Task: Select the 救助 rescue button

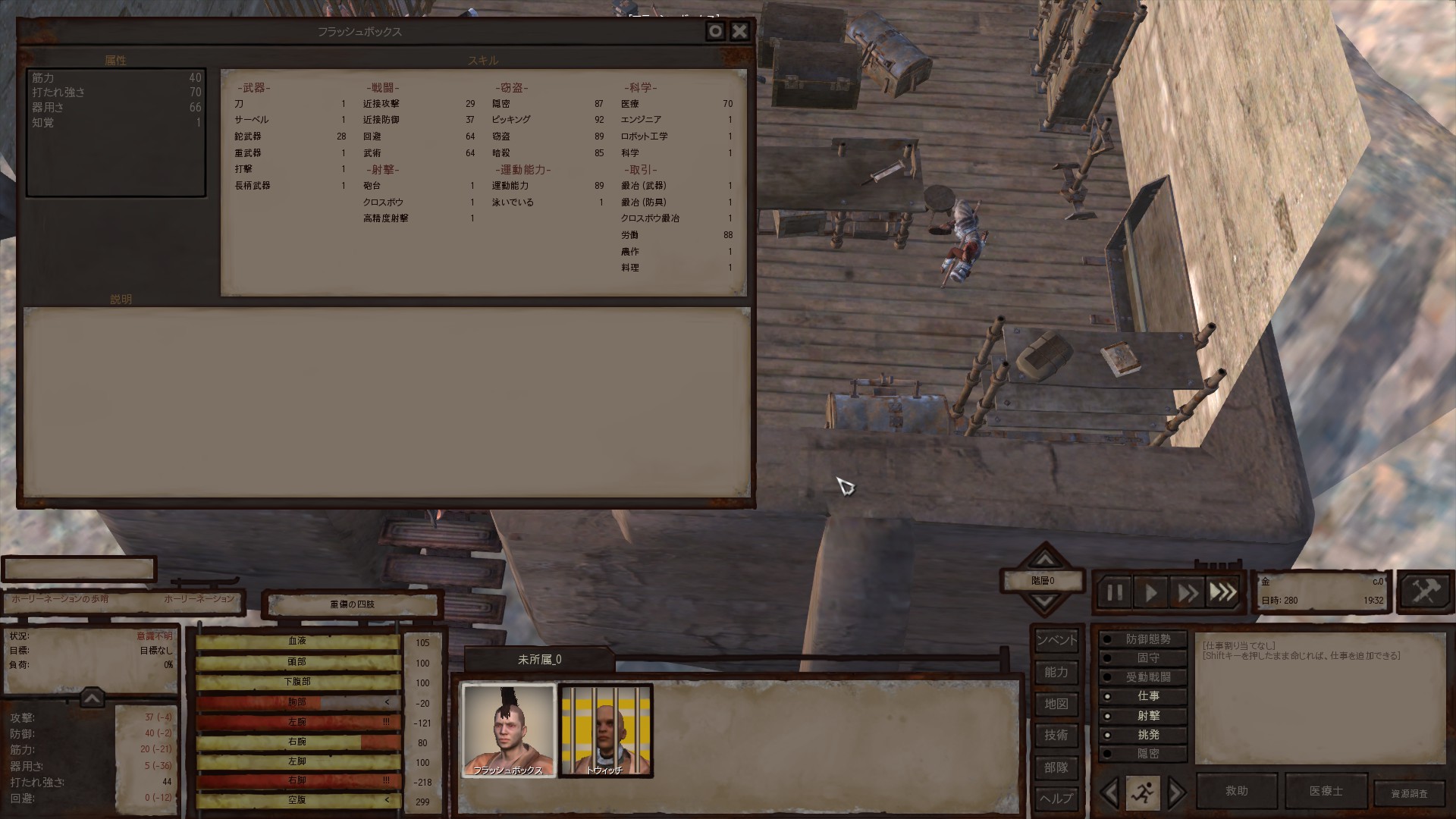Action: [x=1237, y=791]
